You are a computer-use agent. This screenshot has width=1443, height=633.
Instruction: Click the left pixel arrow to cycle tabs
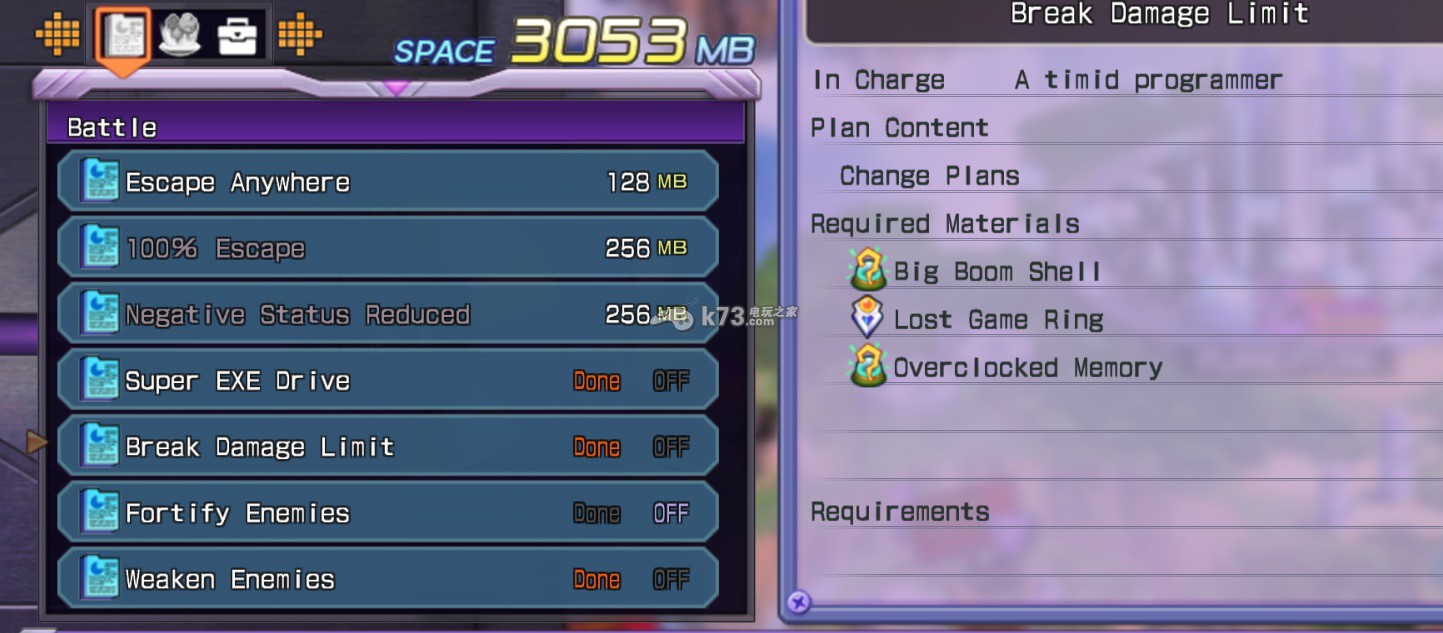tap(57, 36)
